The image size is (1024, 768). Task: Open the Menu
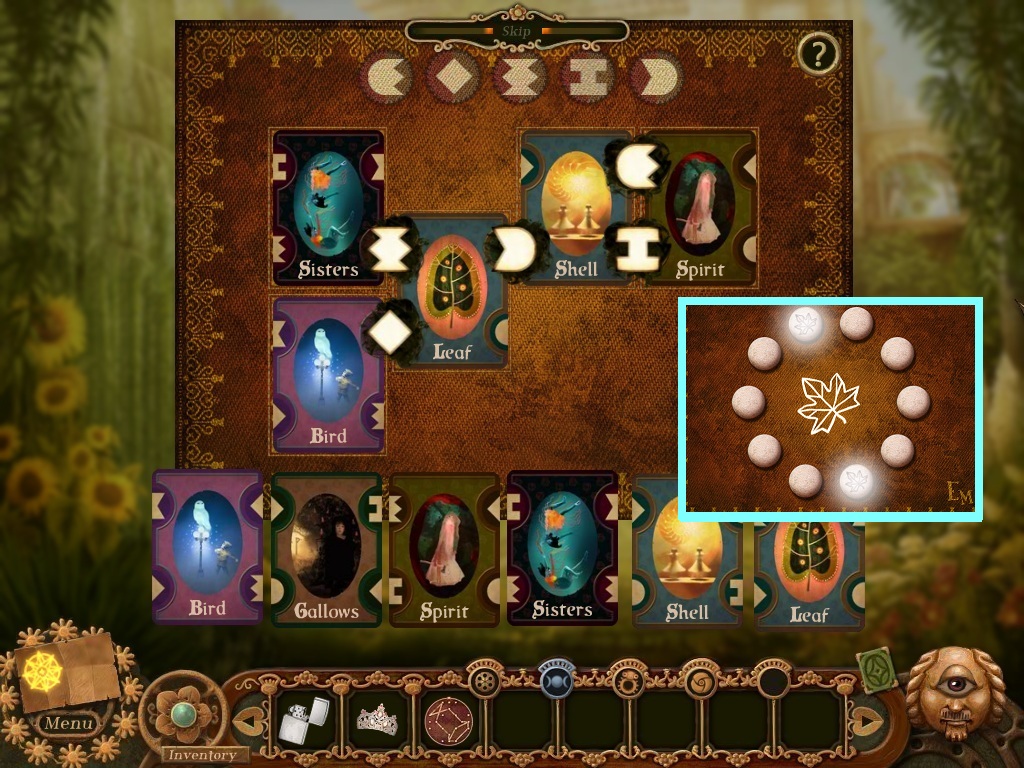click(x=69, y=722)
